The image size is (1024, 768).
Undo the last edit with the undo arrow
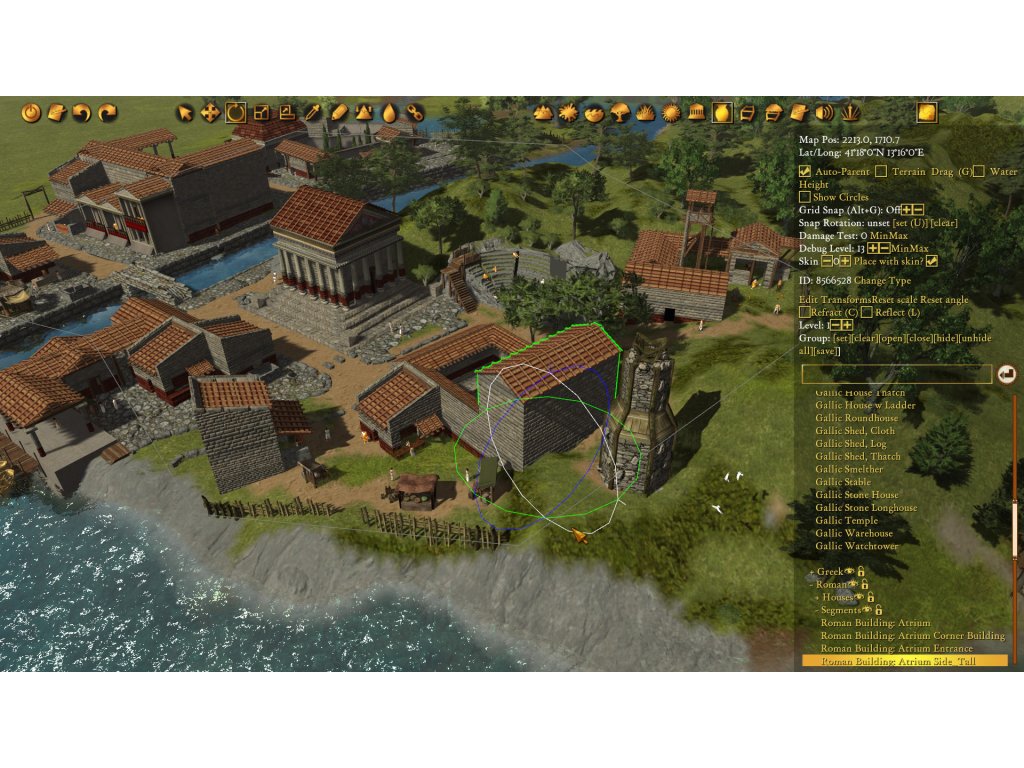click(82, 113)
